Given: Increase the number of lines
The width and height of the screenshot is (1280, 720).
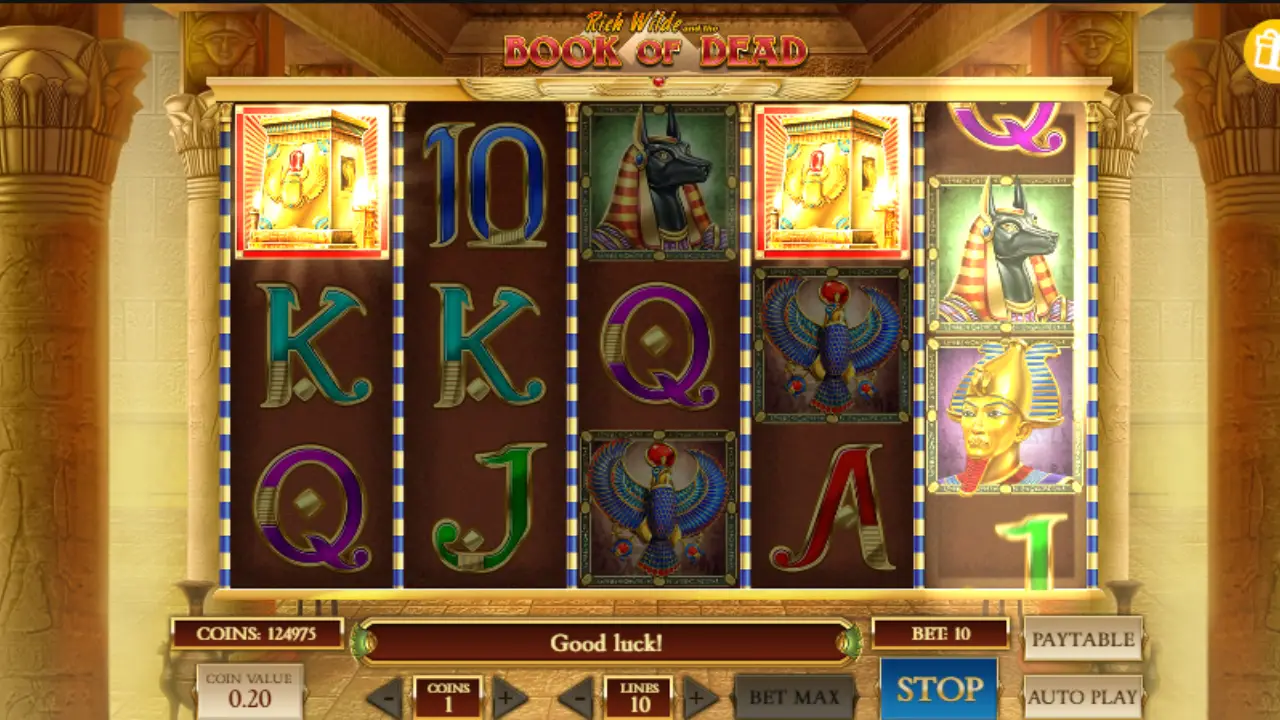Looking at the screenshot, I should click(700, 697).
